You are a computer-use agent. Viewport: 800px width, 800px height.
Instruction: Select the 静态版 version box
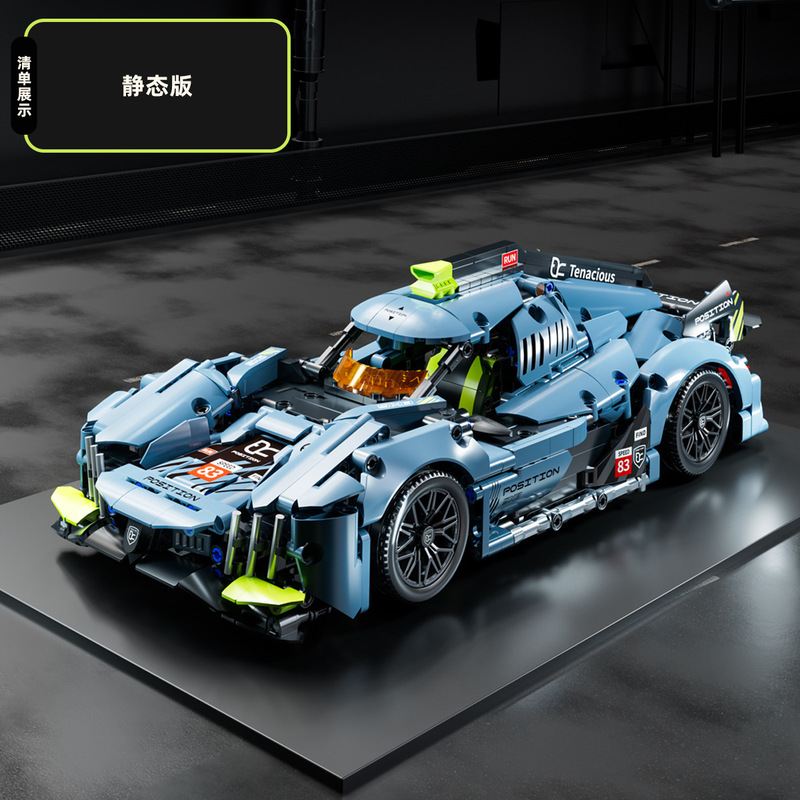point(157,85)
